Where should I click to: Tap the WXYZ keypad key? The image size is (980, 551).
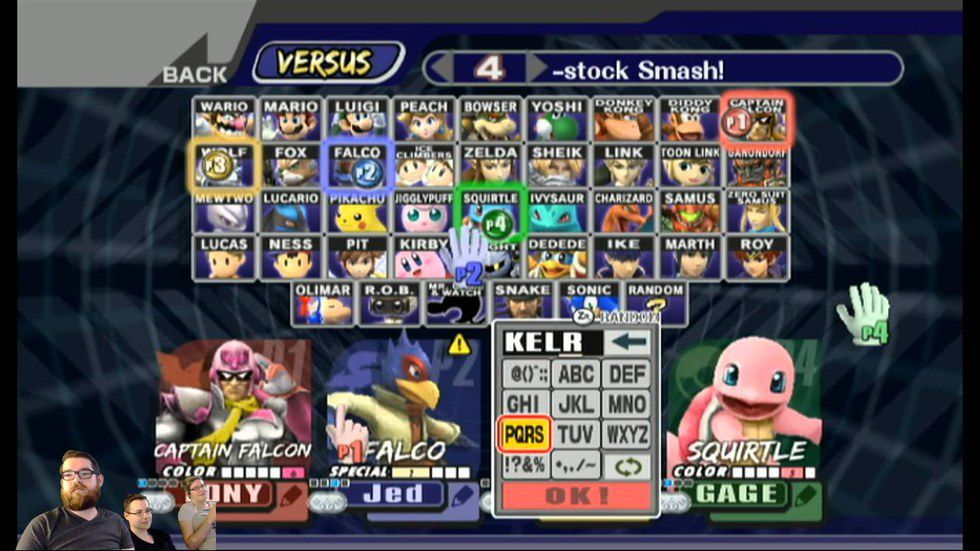point(627,434)
